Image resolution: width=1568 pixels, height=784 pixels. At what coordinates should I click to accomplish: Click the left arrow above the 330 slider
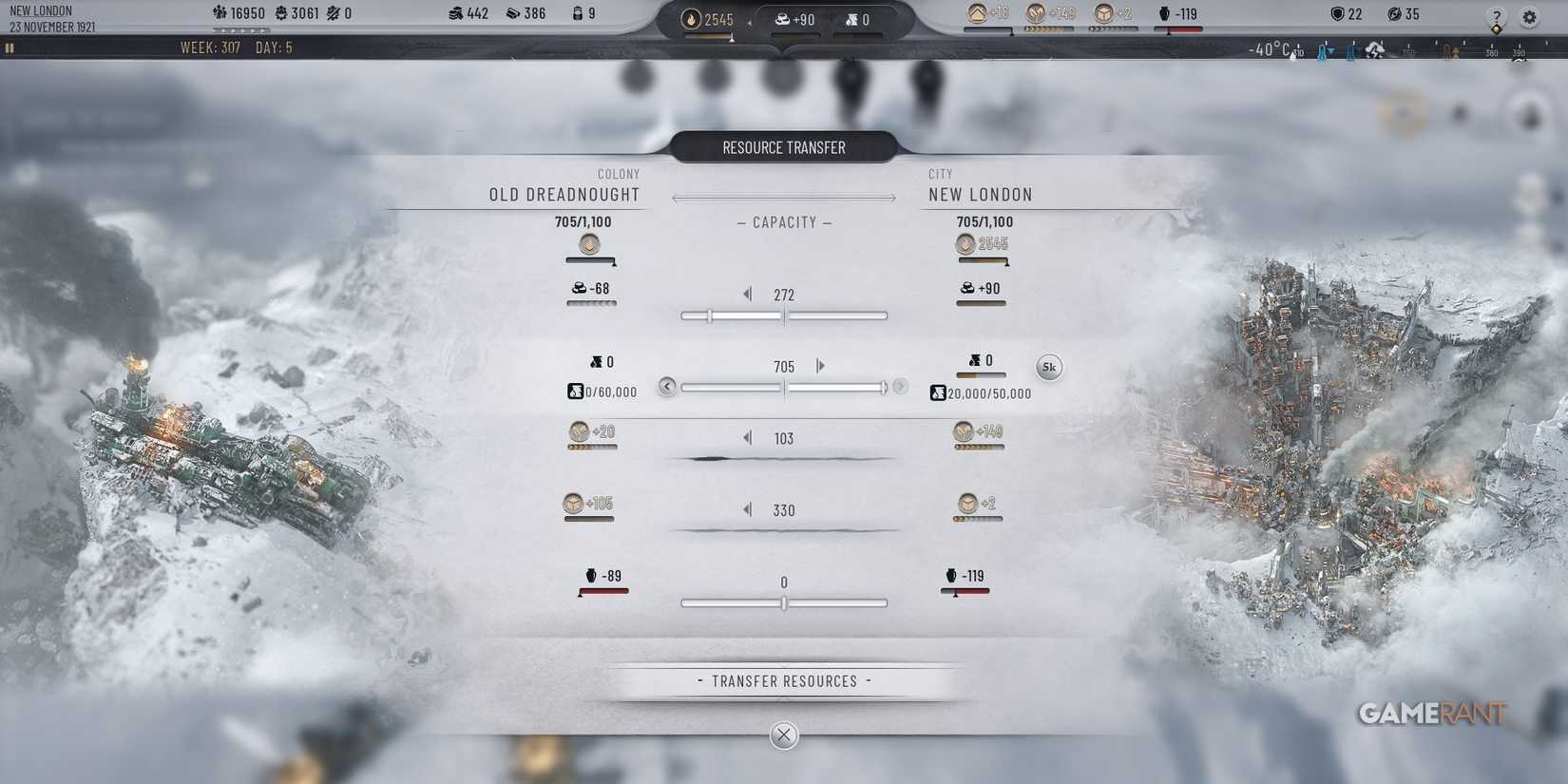[747, 509]
